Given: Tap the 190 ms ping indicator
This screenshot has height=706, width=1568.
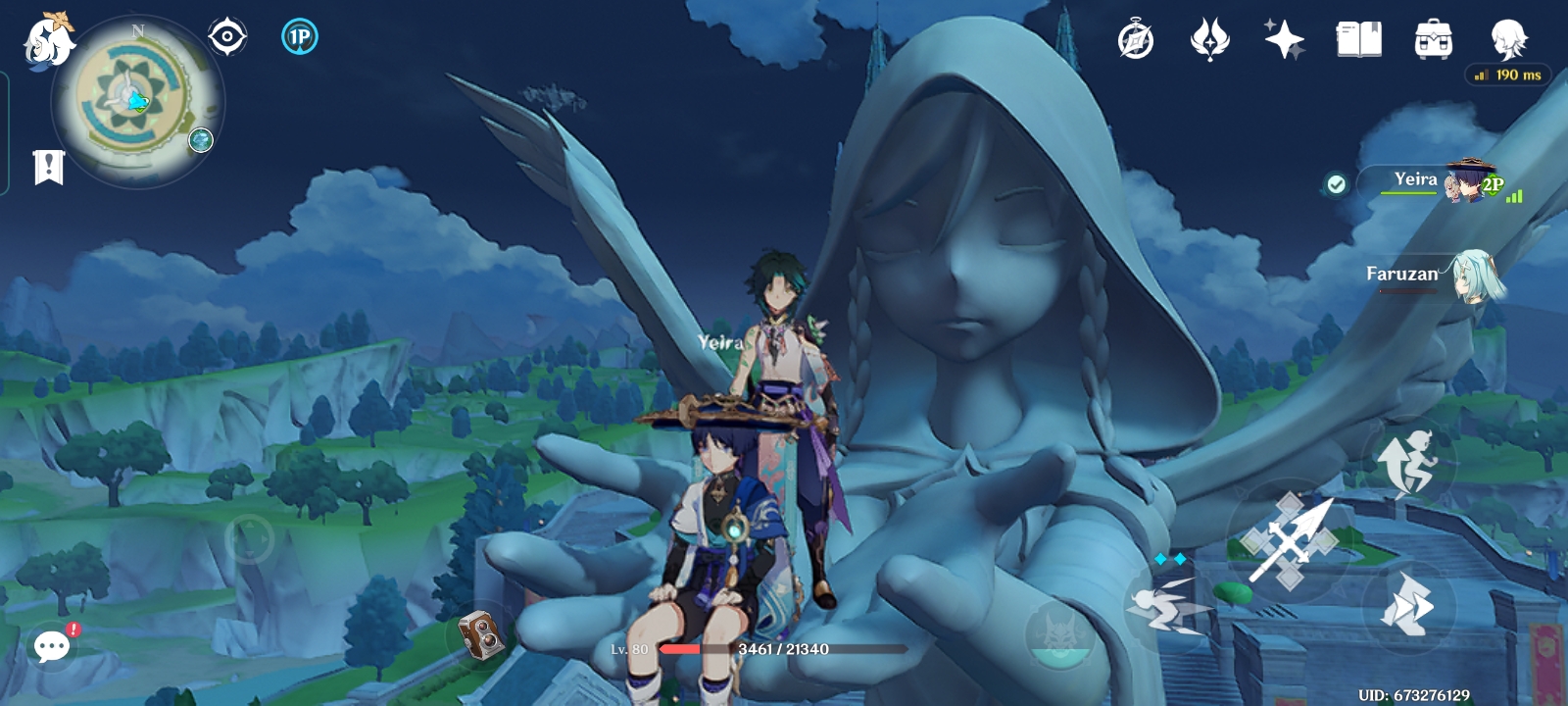Looking at the screenshot, I should coord(1506,74).
